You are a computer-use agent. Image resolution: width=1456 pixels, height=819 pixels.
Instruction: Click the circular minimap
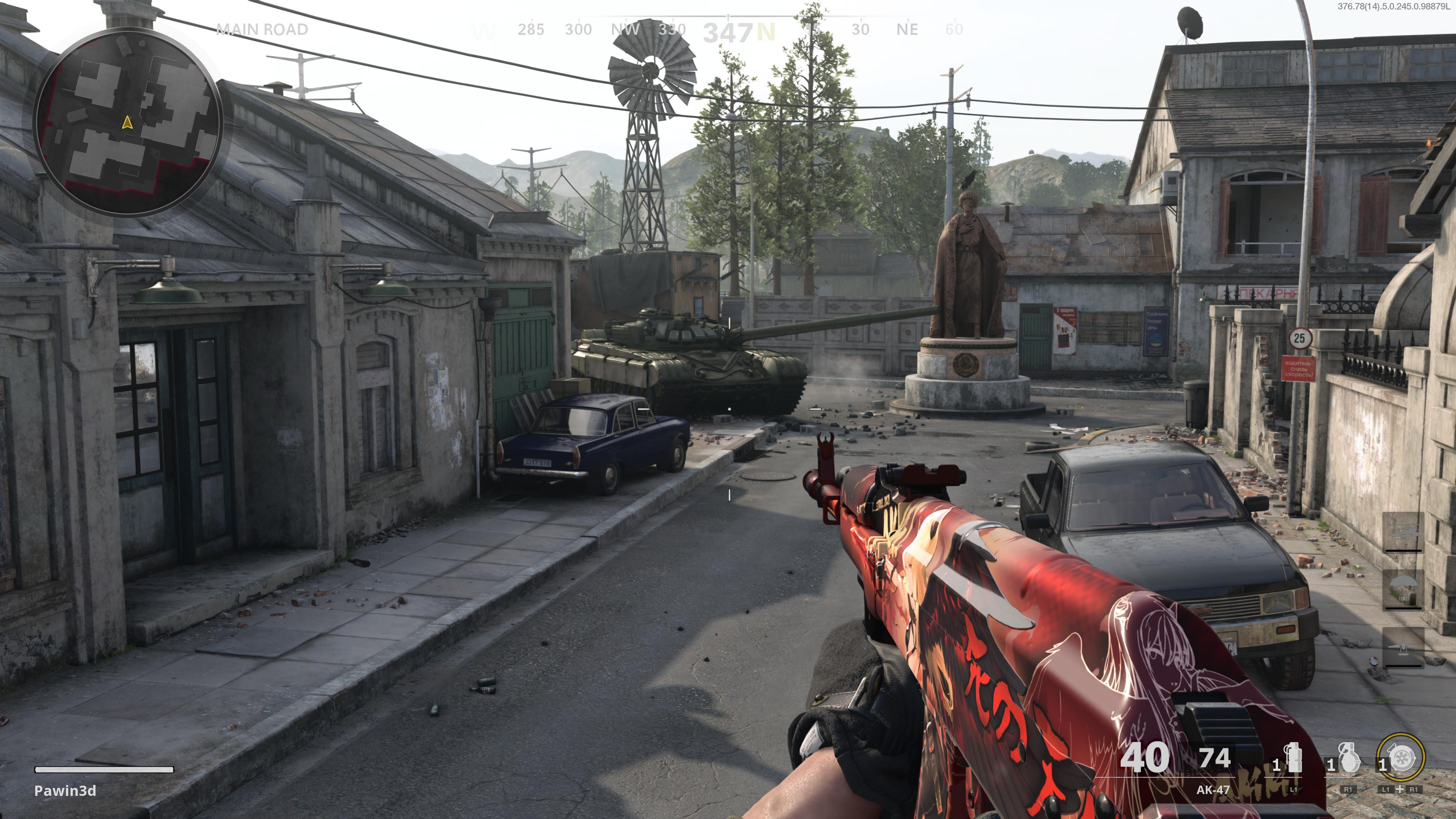click(127, 122)
